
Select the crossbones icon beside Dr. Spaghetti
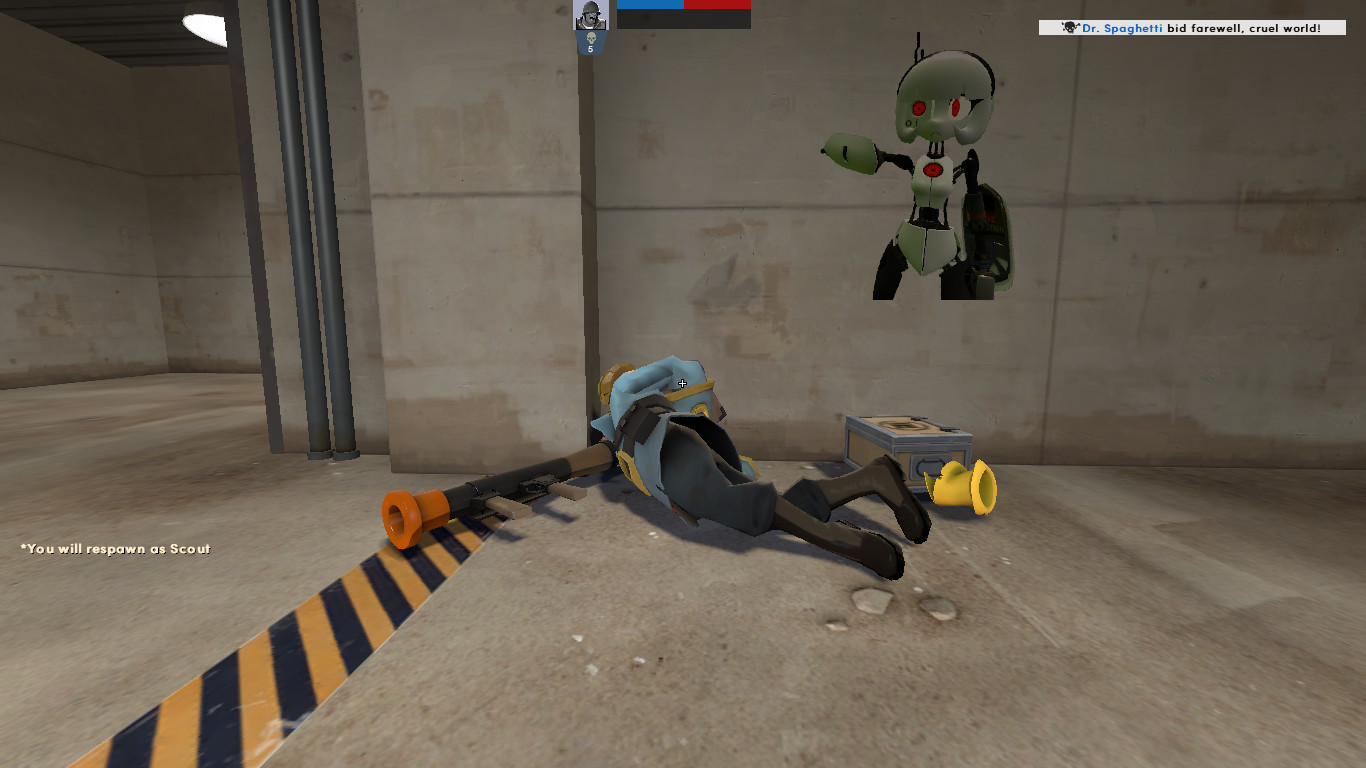(x=1070, y=26)
